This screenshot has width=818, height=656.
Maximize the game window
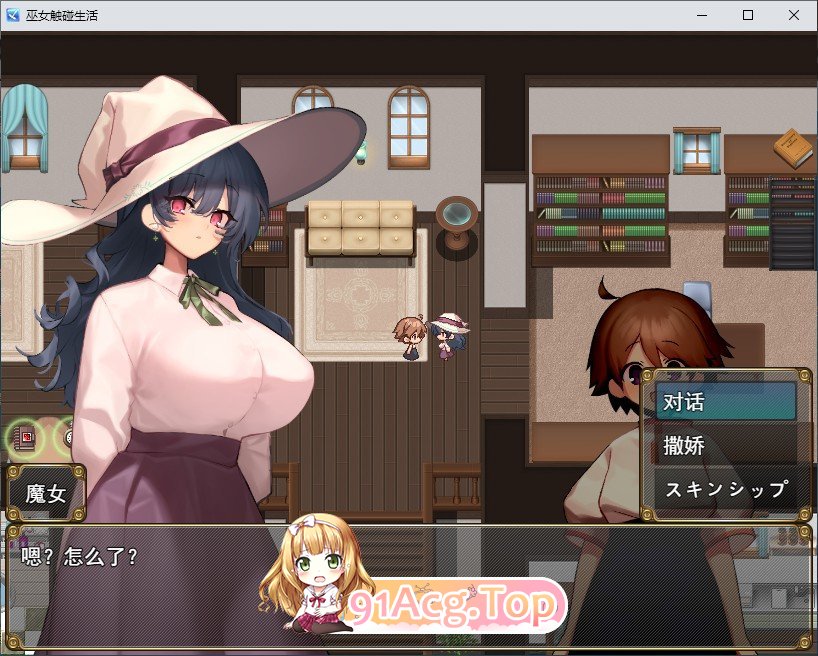(x=748, y=16)
